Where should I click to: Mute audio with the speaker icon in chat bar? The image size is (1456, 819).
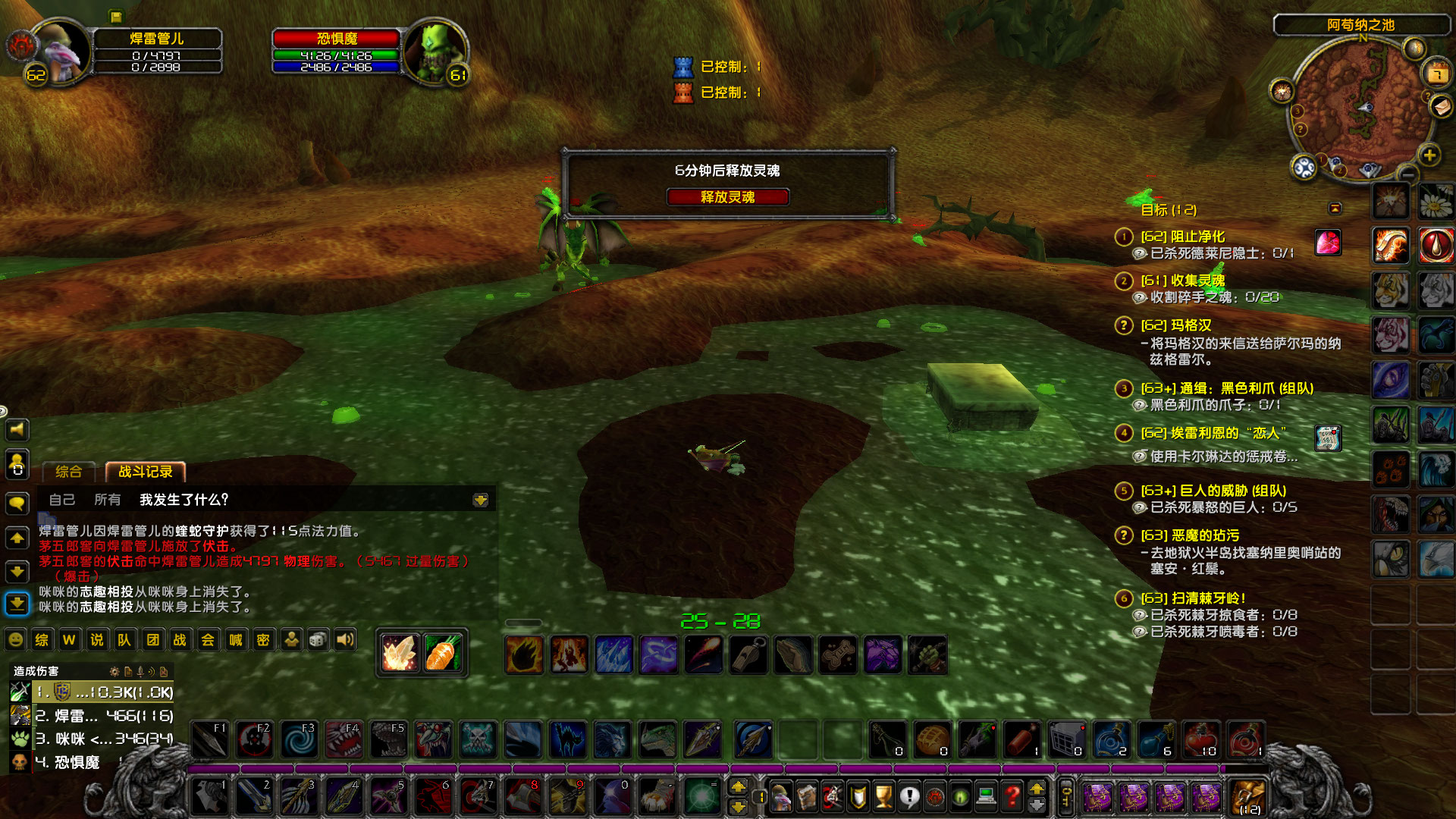coord(345,639)
